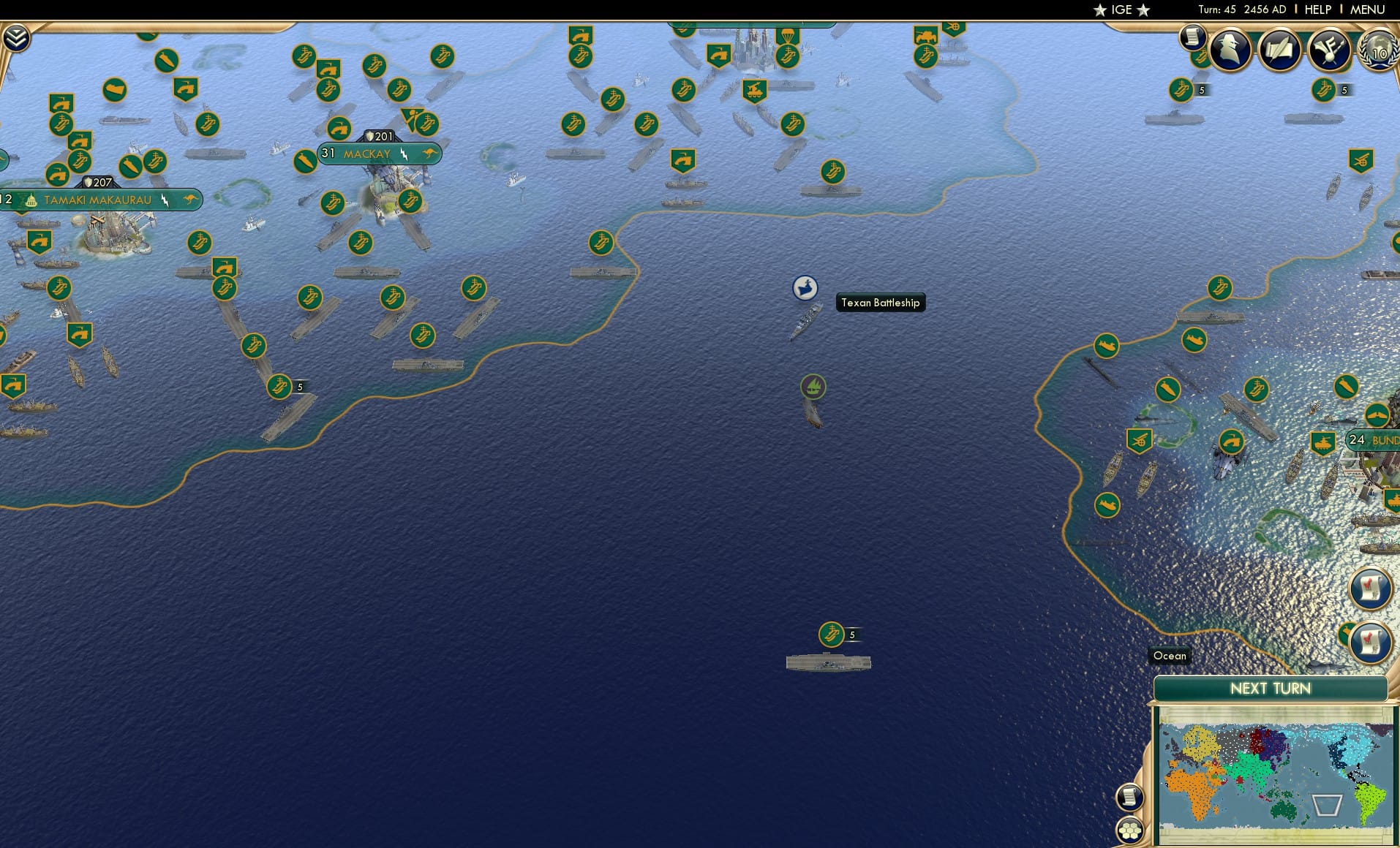Open the HELP menu

[1317, 10]
